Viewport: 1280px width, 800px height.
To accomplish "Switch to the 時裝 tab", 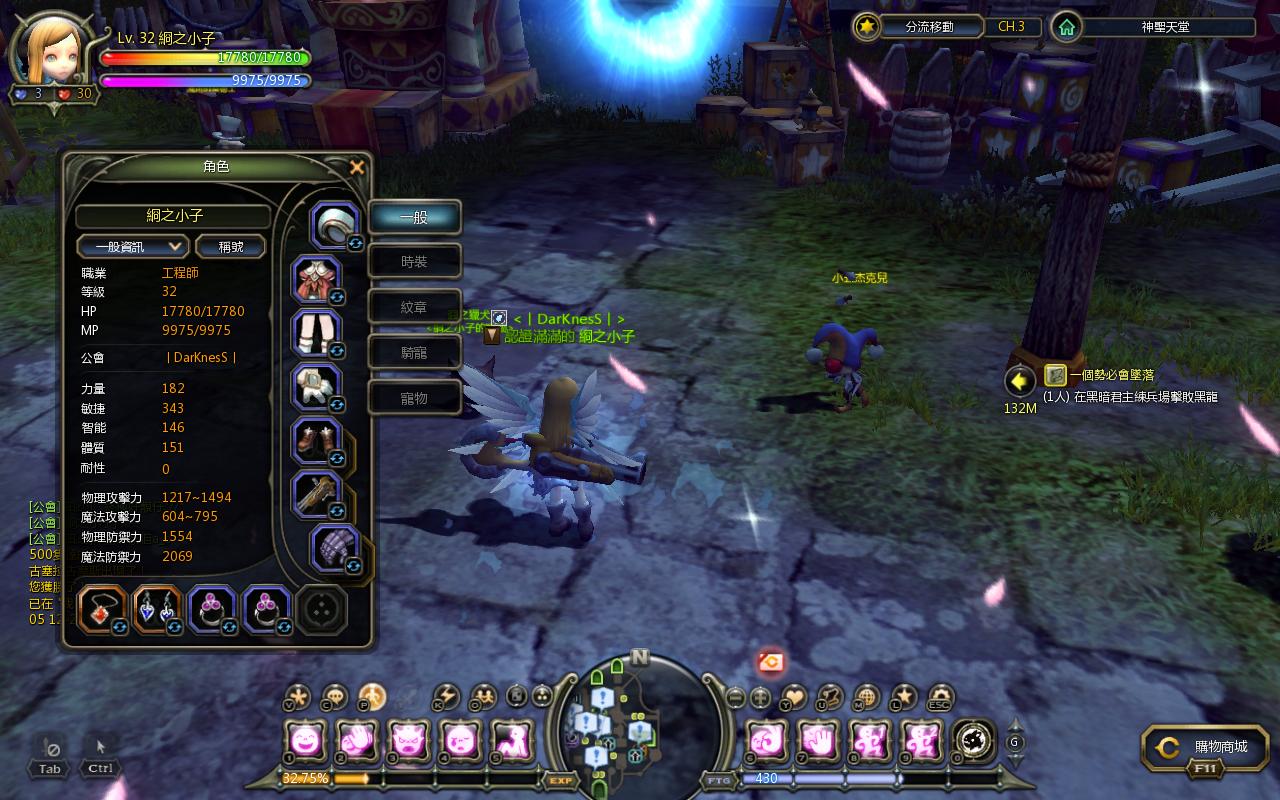I will click(x=414, y=262).
